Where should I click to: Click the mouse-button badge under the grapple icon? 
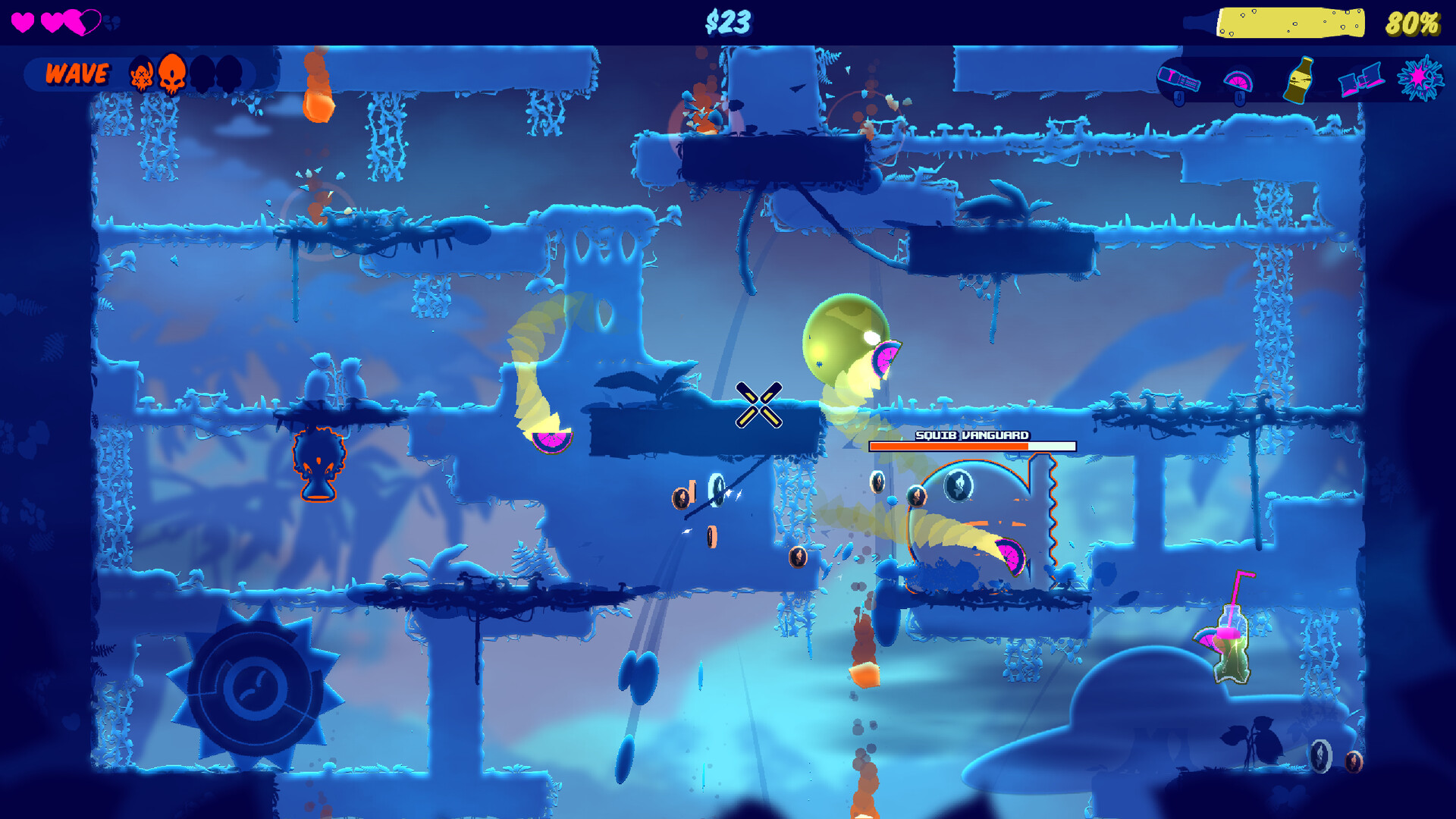1178,99
